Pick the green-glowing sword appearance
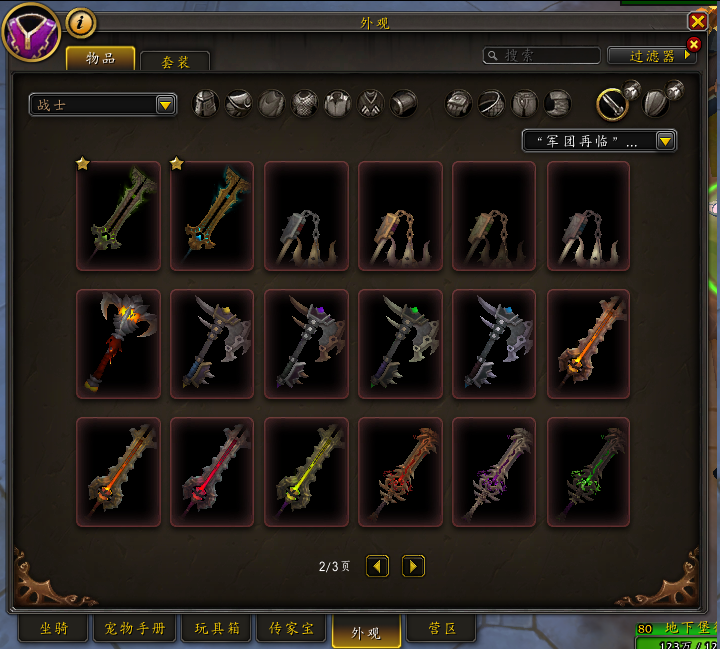Viewport: 720px width, 649px height. pos(589,471)
